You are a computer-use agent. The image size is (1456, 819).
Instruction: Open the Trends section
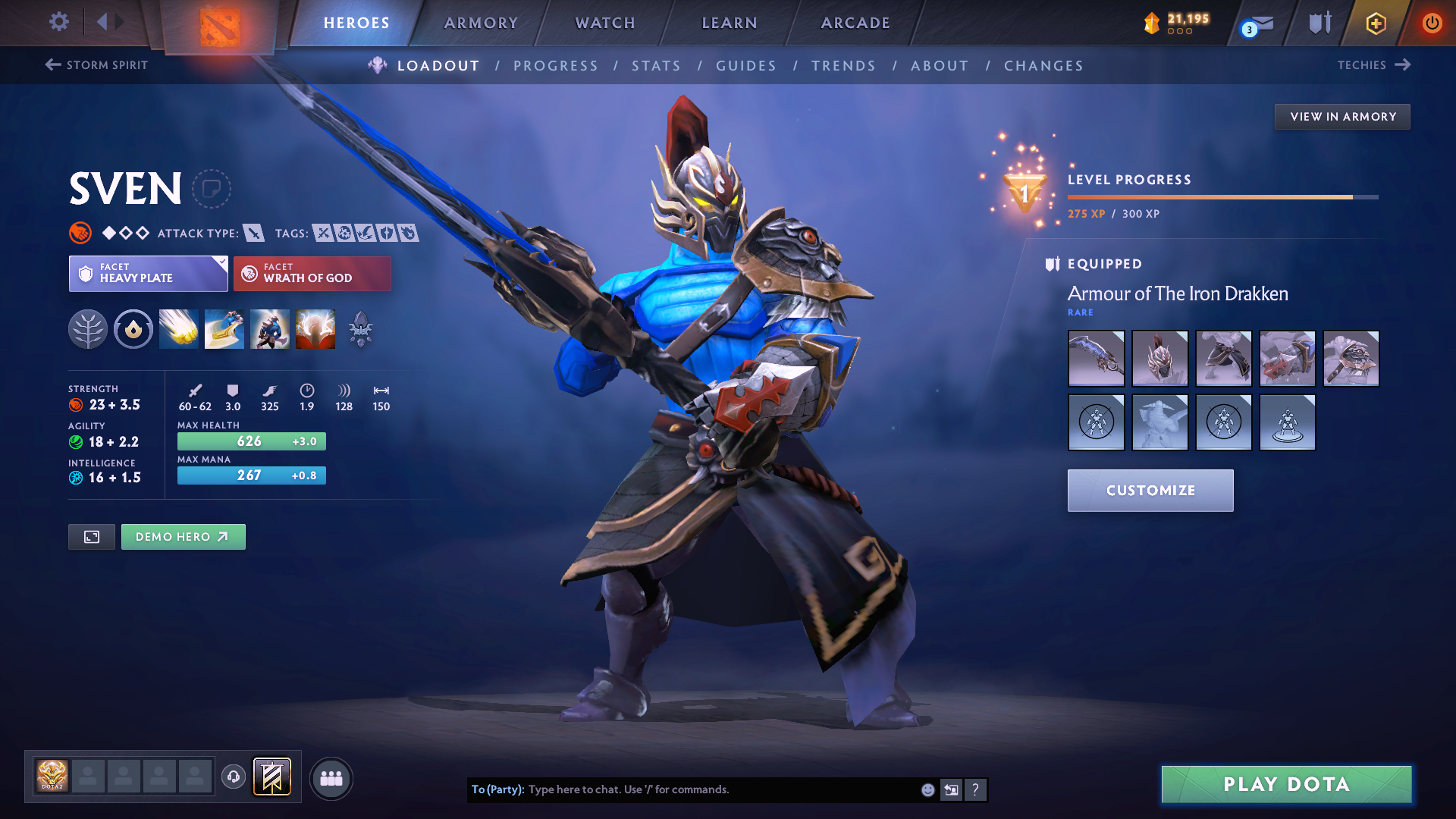click(843, 66)
